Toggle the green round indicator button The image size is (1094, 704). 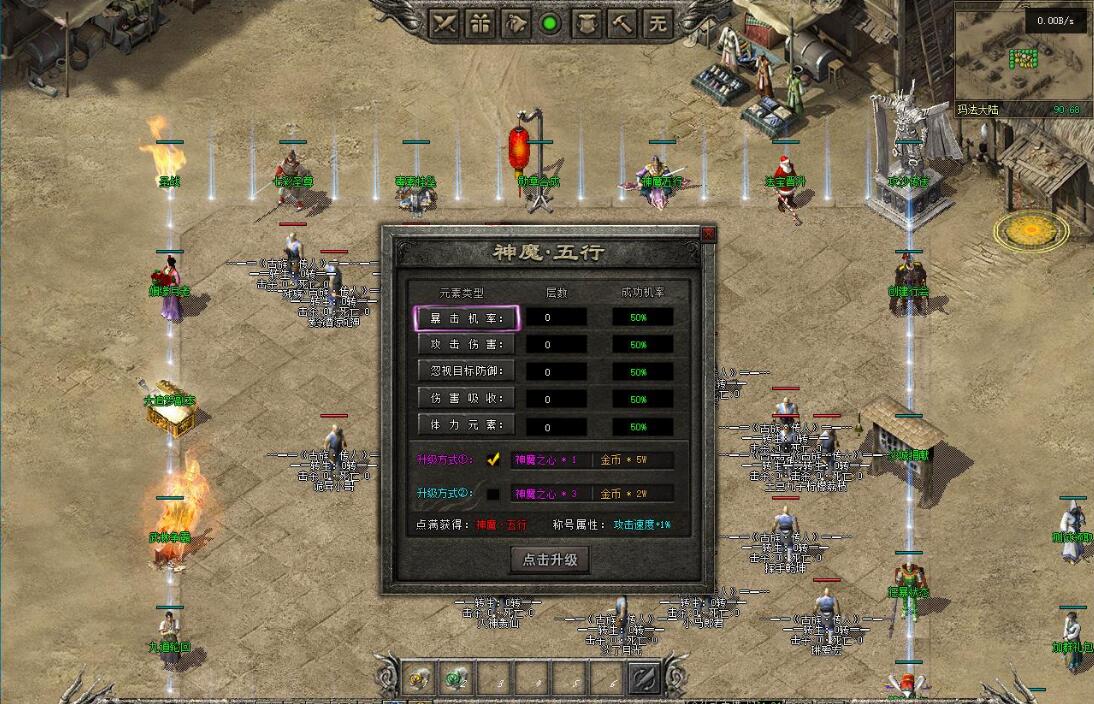550,23
